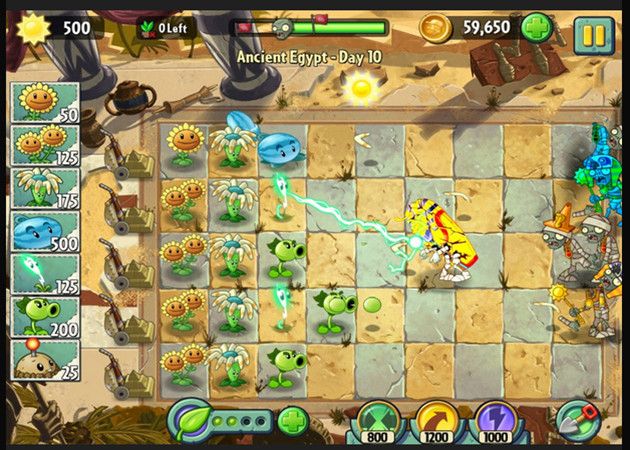Pick the Bloomerang seed packet costing 175
This screenshot has height=450, width=630.
[44, 188]
